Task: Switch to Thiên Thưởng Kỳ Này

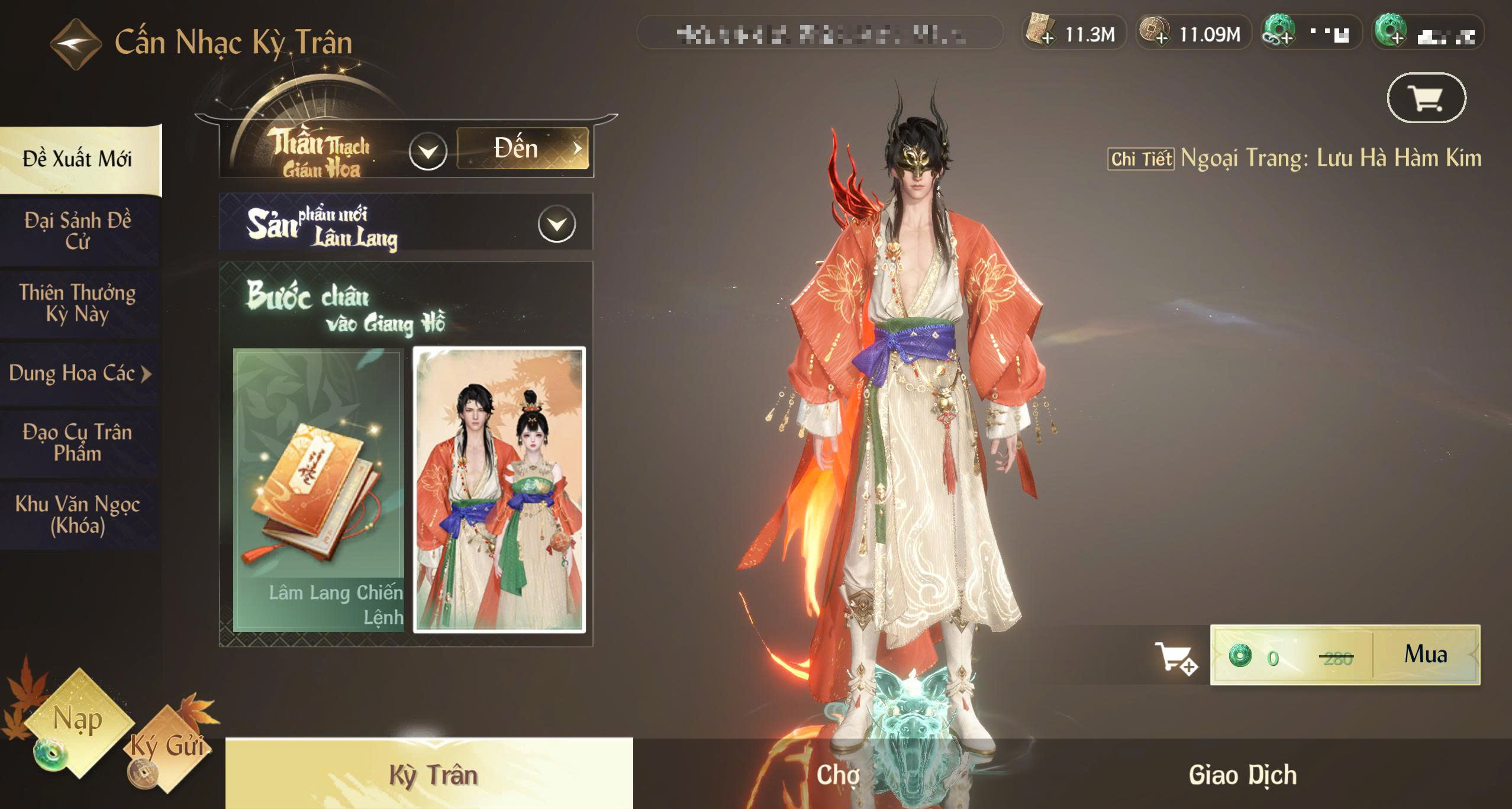Action: pos(78,302)
